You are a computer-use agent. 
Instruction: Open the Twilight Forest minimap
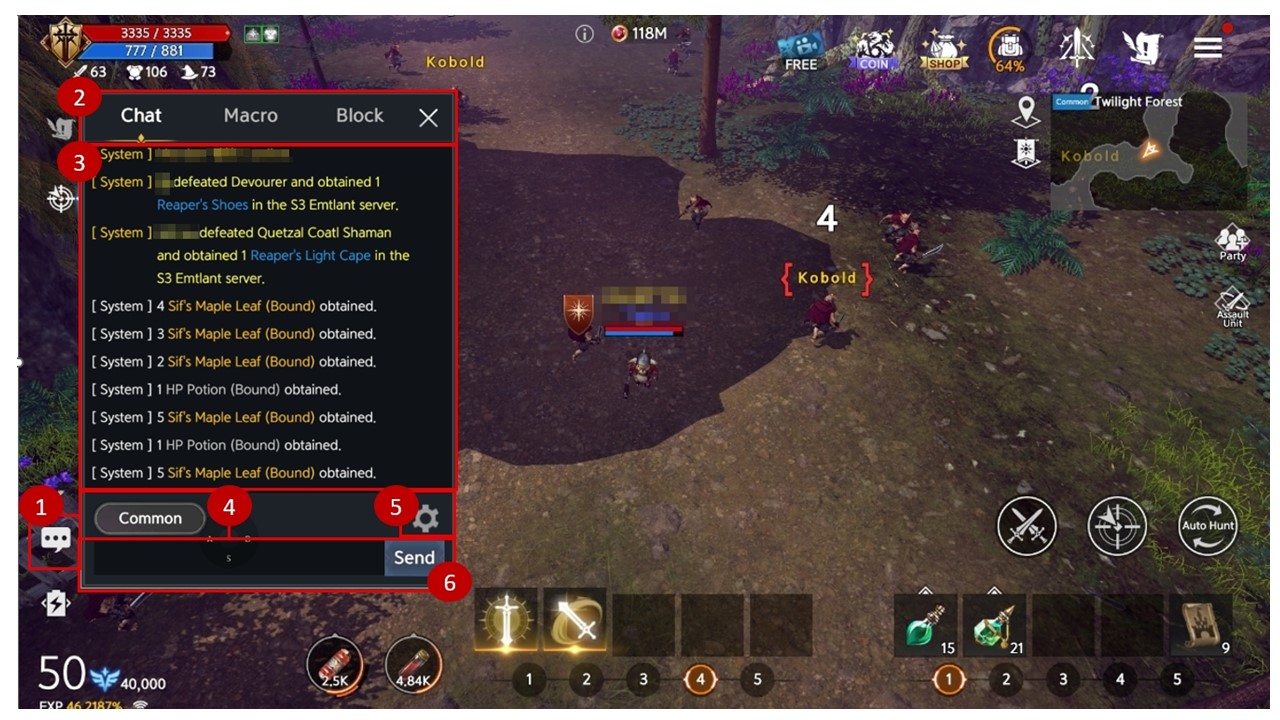[1148, 152]
